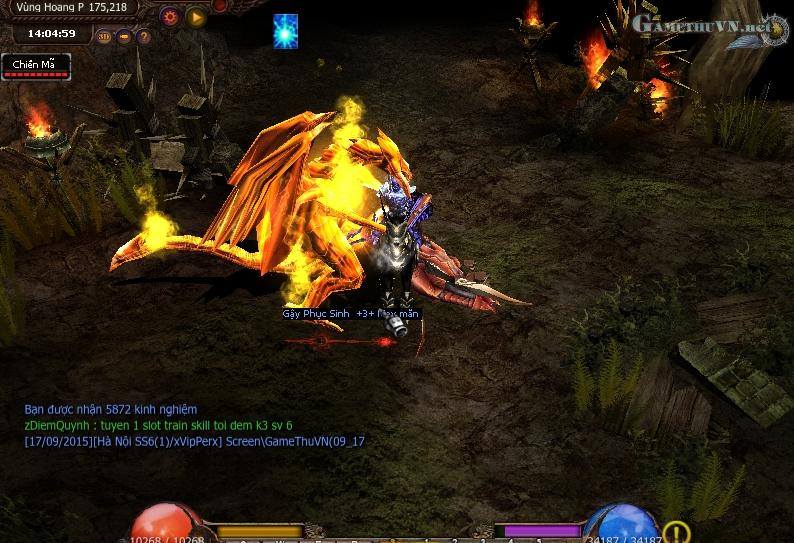Click the Vùng Hoang map name label

(x=50, y=7)
